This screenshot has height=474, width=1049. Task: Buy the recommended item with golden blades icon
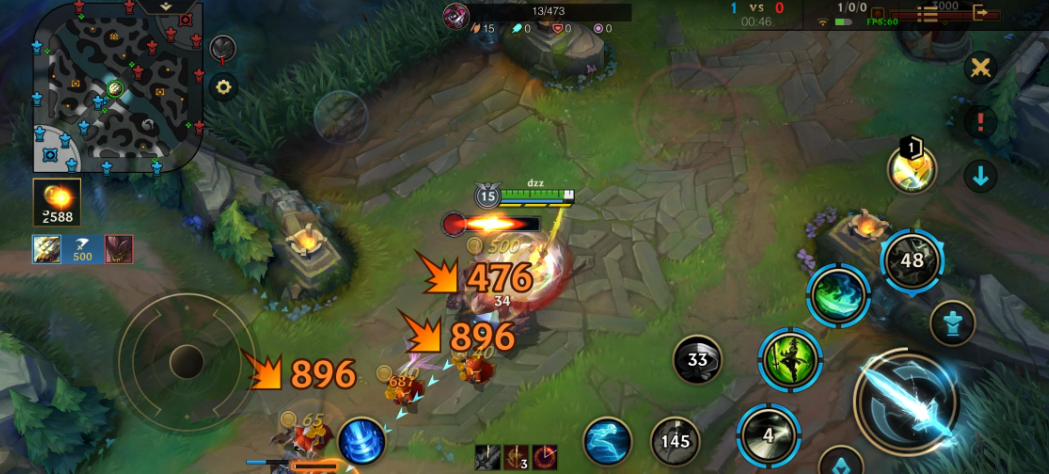(x=47, y=249)
